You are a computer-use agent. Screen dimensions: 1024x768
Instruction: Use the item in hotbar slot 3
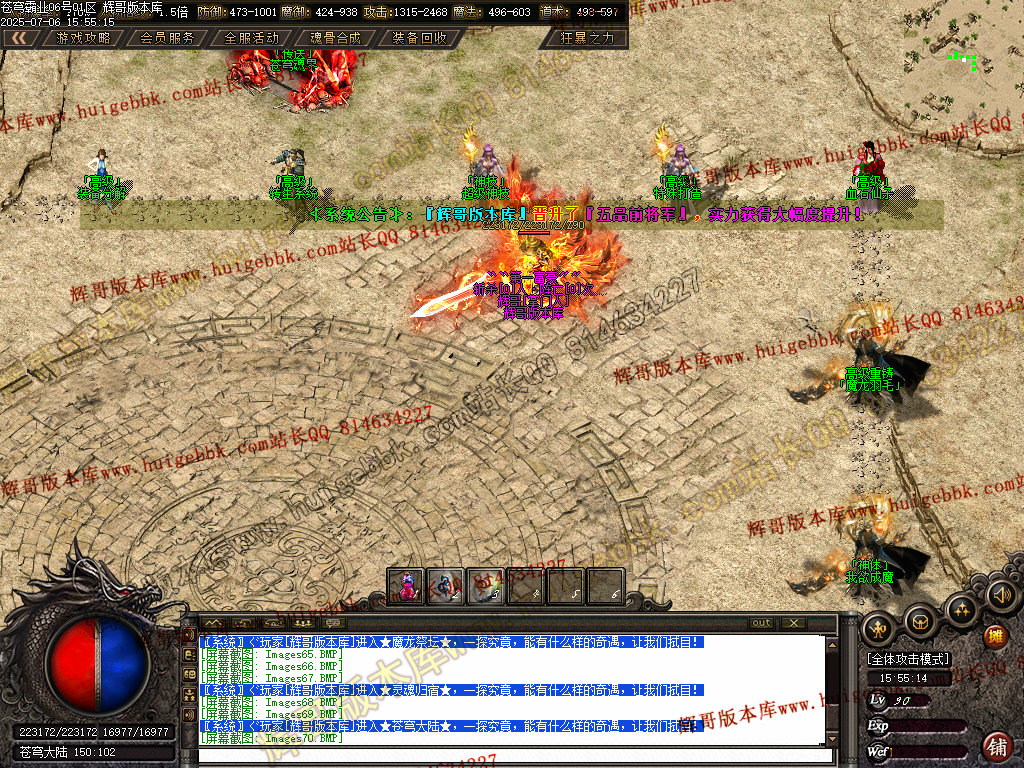pyautogui.click(x=485, y=586)
